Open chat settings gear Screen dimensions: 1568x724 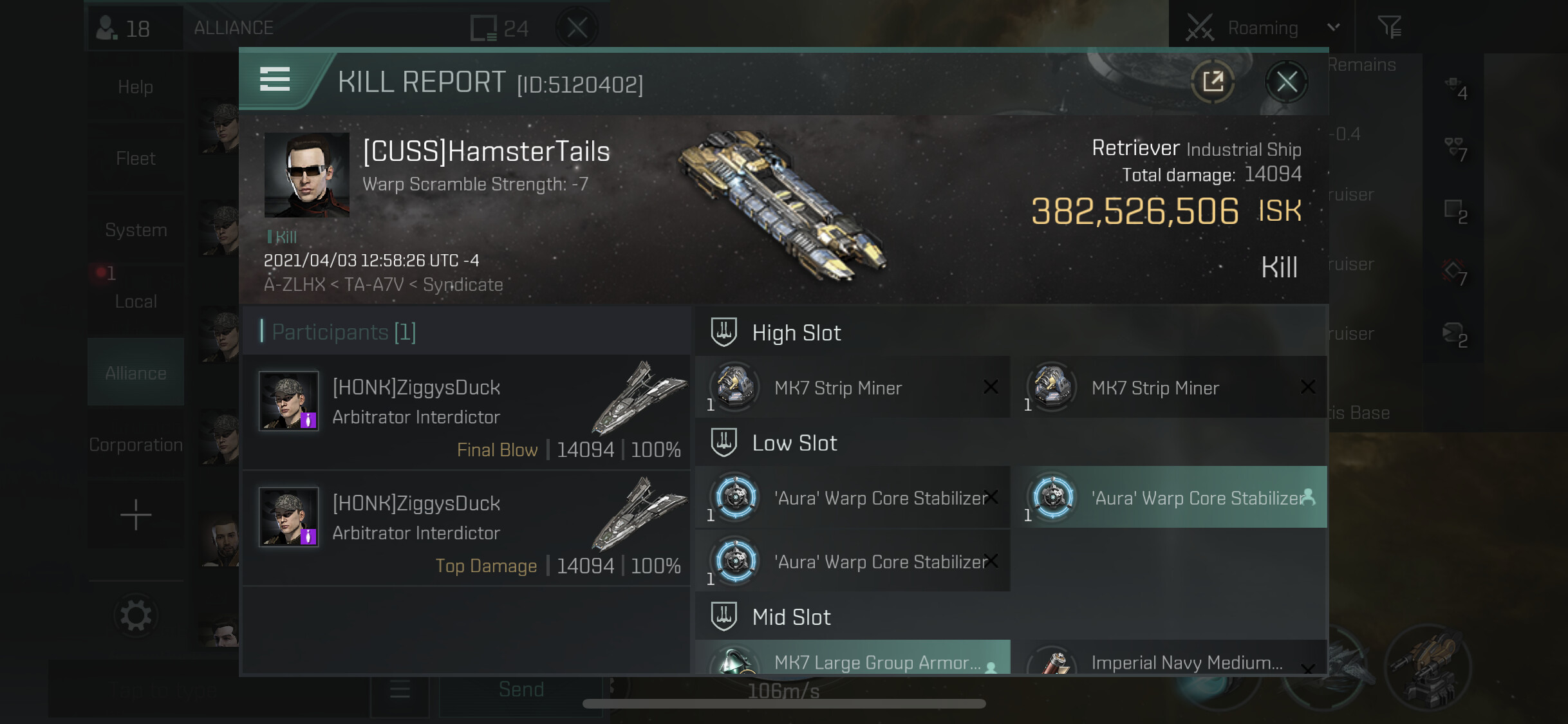pyautogui.click(x=135, y=616)
